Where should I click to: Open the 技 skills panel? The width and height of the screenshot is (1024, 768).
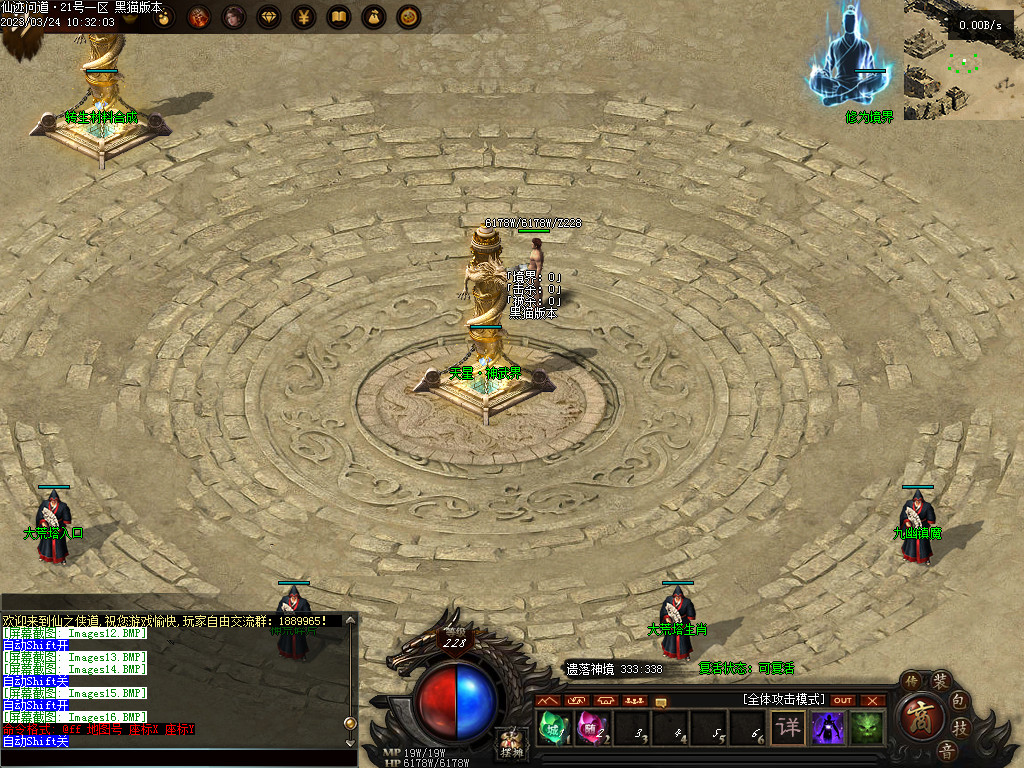960,727
